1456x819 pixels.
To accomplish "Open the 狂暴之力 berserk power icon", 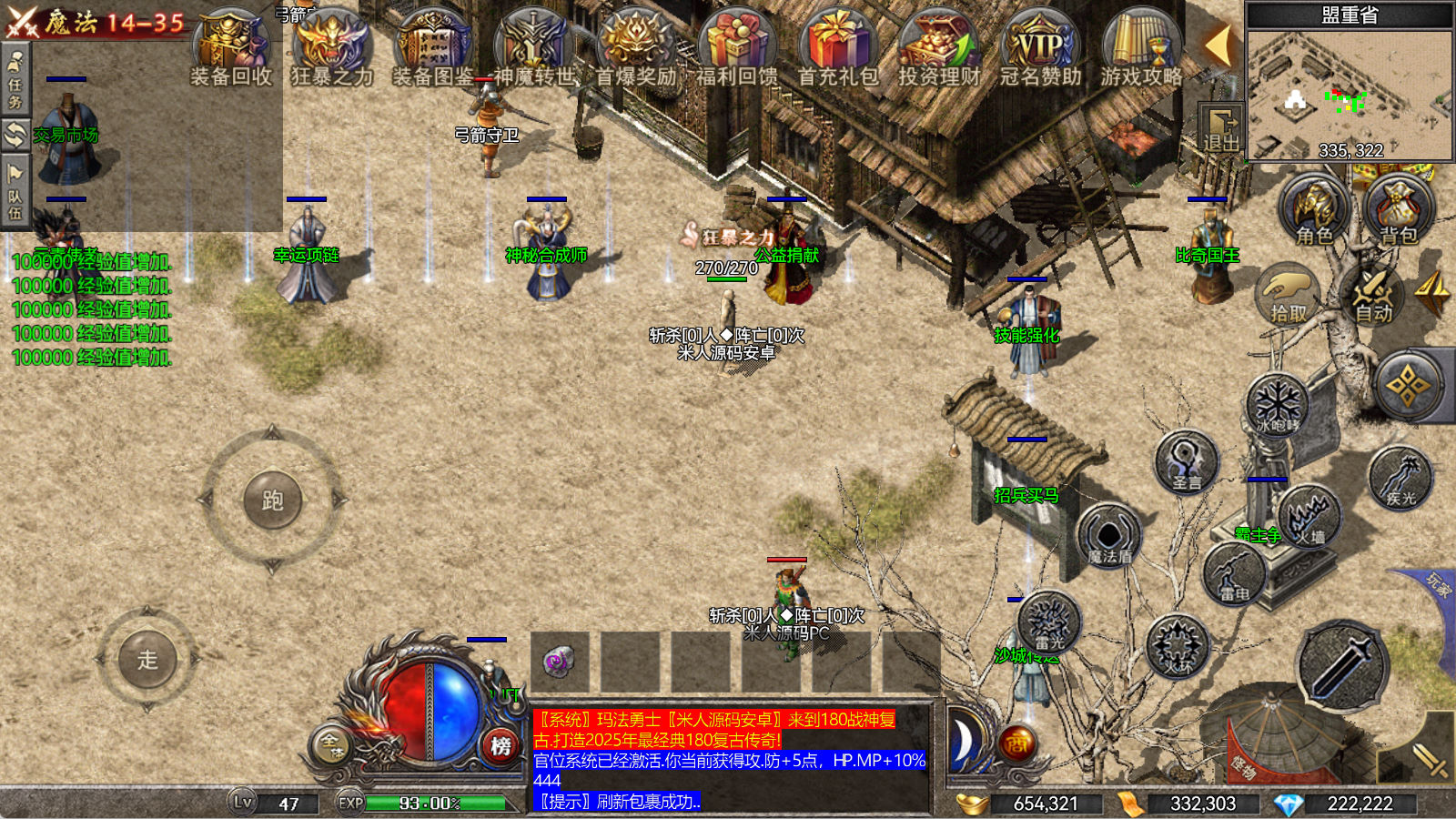I will 332,47.
